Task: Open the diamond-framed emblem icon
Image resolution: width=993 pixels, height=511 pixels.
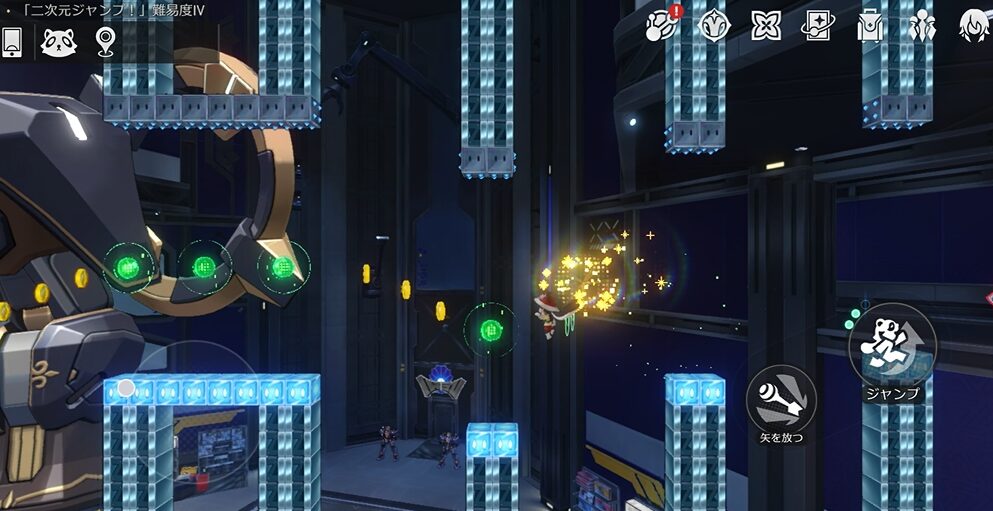Action: [713, 24]
